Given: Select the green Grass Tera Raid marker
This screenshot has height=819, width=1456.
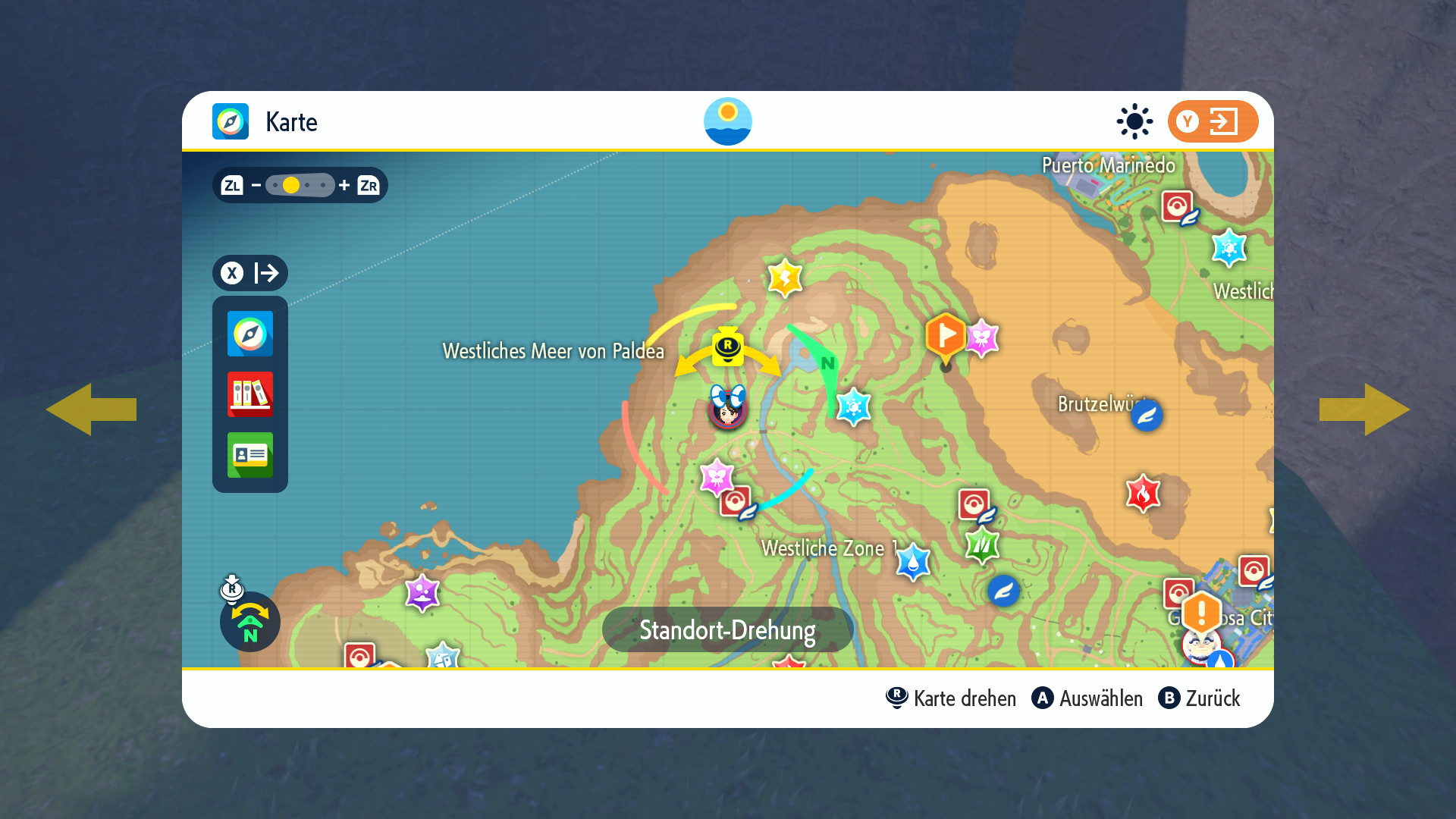Looking at the screenshot, I should 982,544.
